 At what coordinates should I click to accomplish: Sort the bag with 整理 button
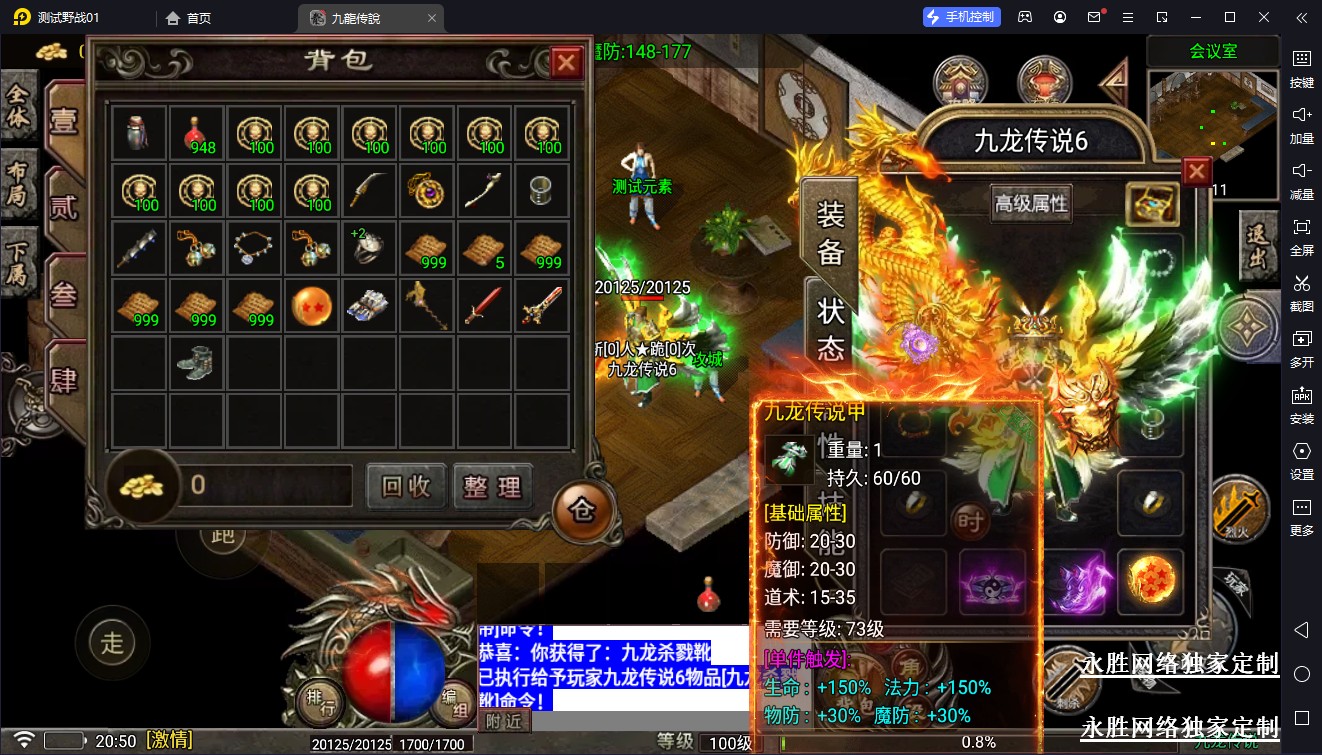(x=492, y=486)
